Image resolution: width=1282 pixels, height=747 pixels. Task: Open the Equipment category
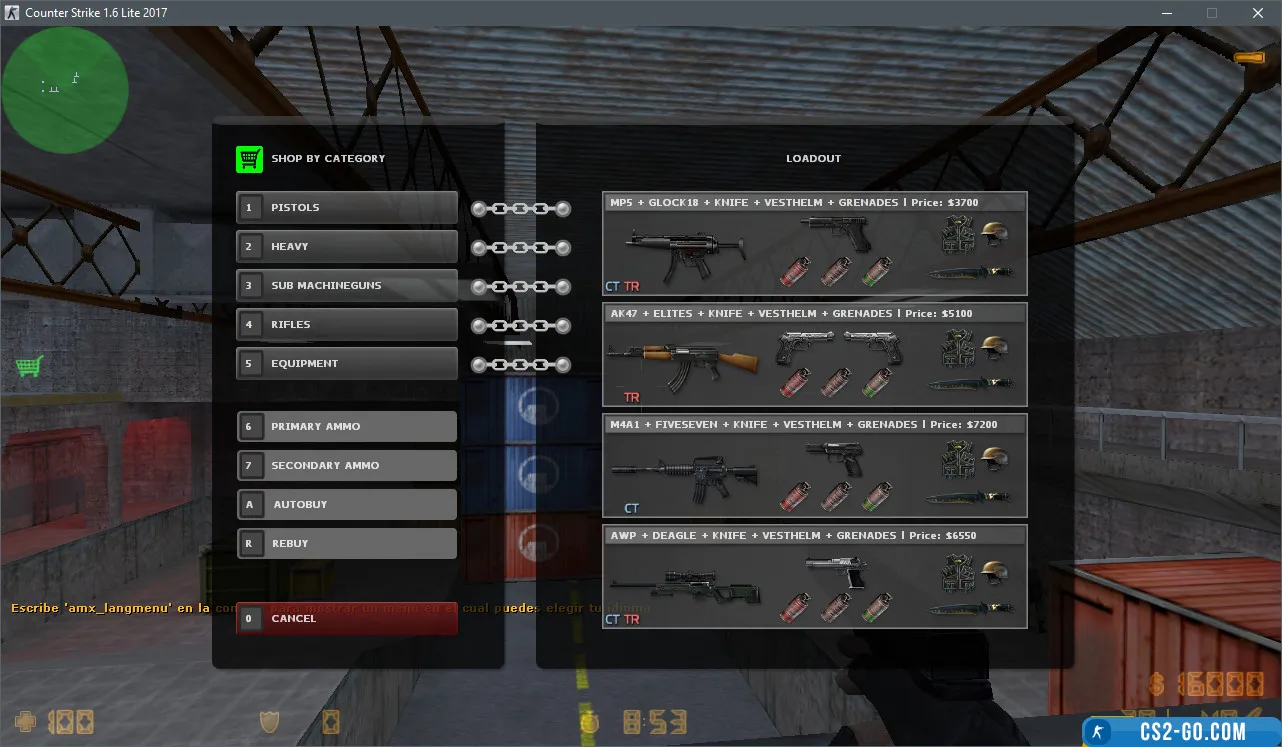coord(347,364)
